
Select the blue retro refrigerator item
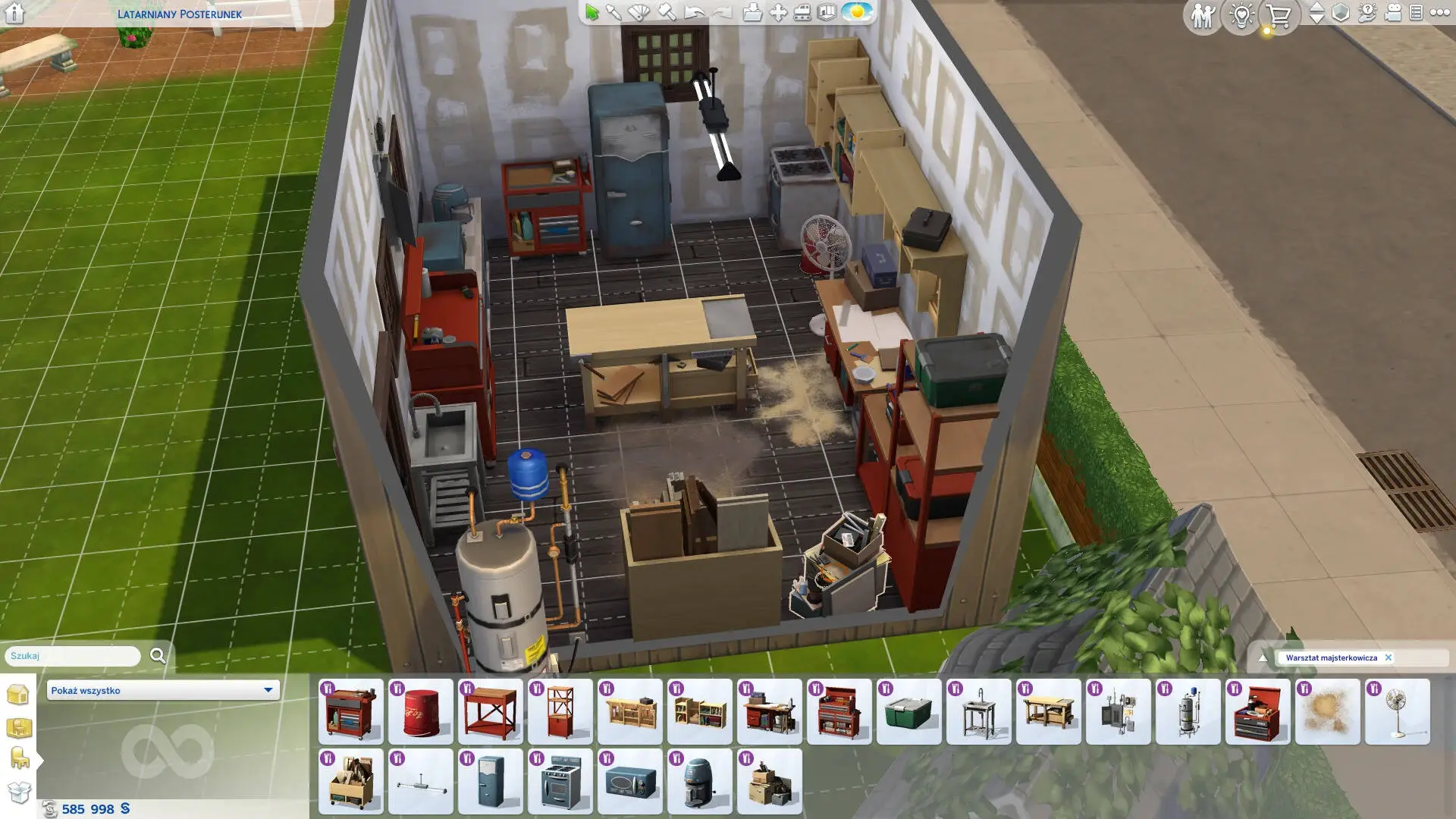point(491,782)
